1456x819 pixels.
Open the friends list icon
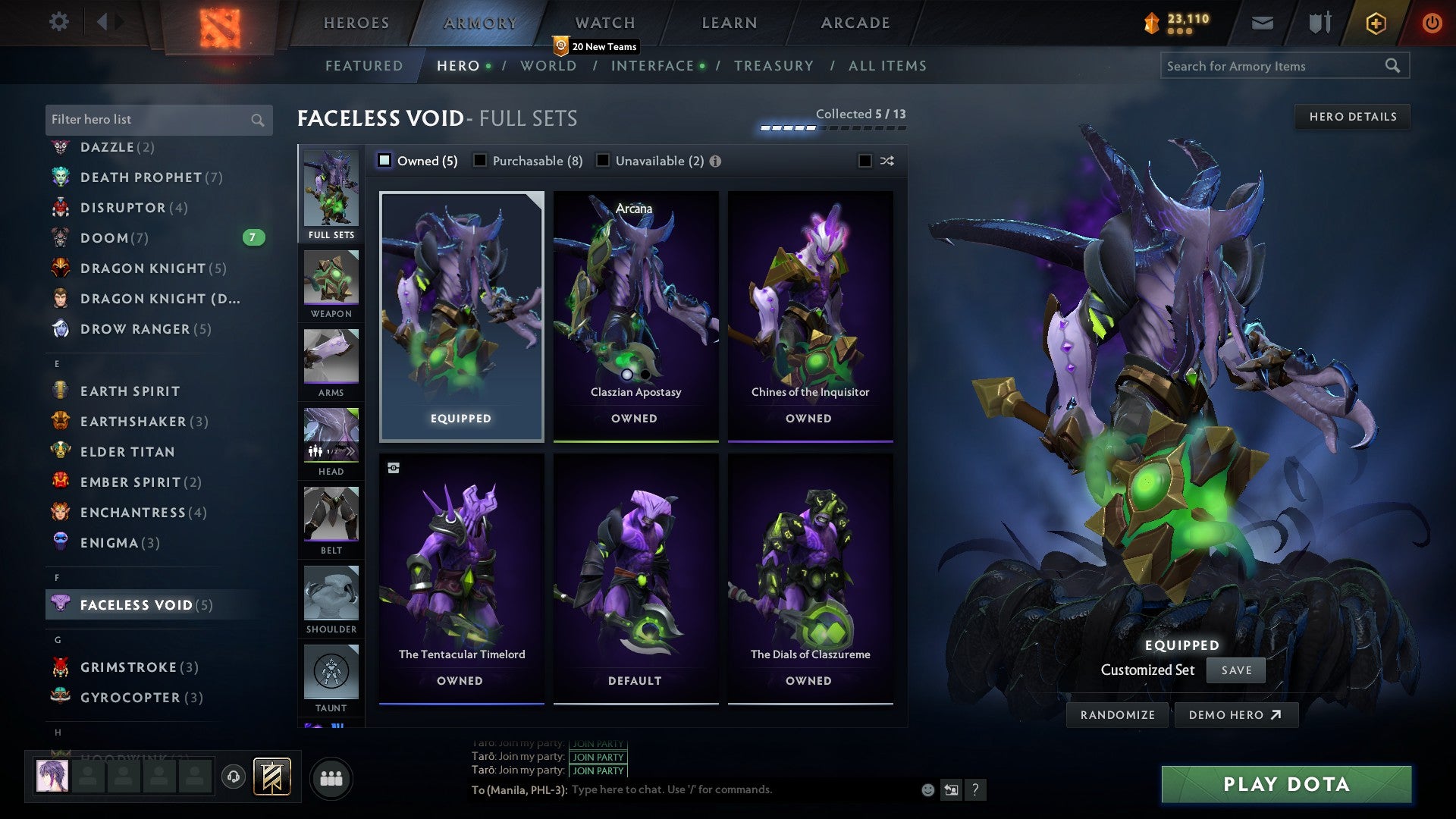coord(331,777)
